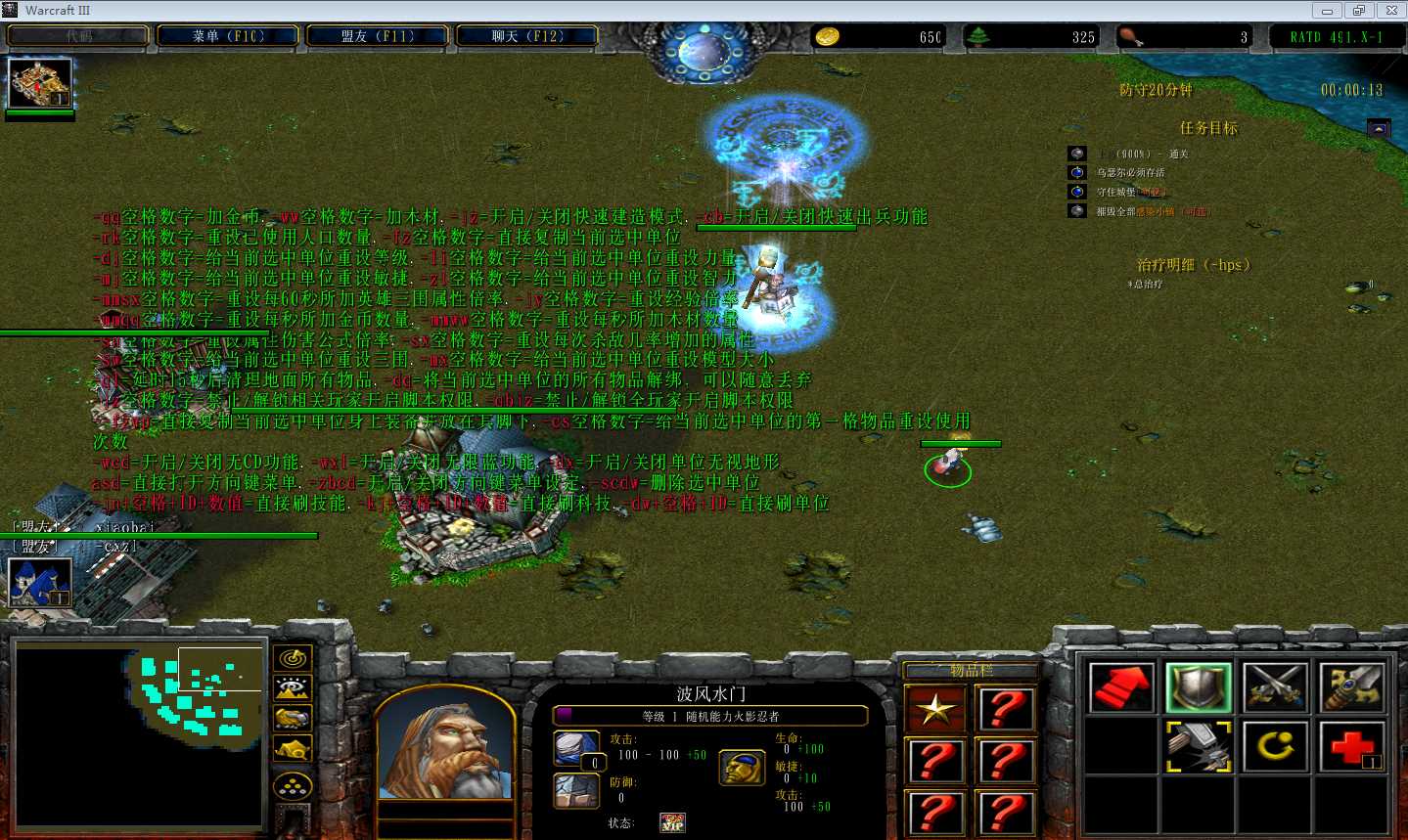Viewport: 1408px width, 840px height.
Task: Click the minimap
Action: [140, 735]
